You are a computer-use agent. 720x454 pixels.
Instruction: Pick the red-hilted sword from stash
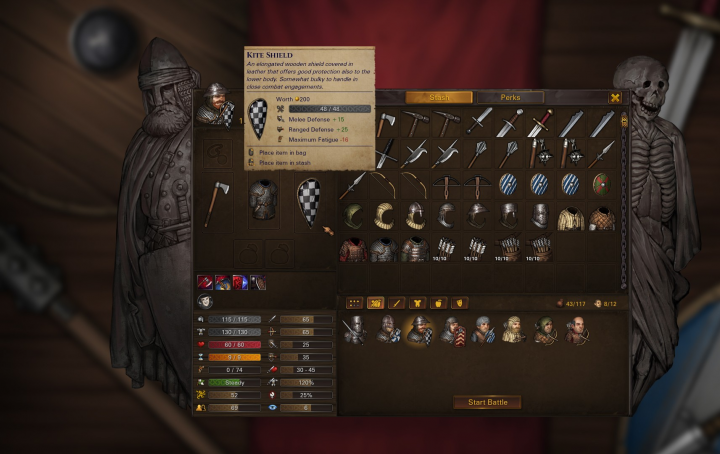(541, 123)
